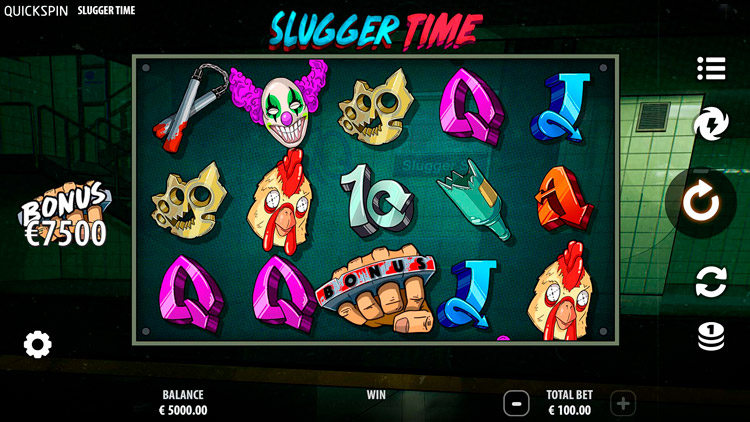Screen dimensions: 750x422
Task: Increase total bet with plus button
Action: tap(623, 403)
